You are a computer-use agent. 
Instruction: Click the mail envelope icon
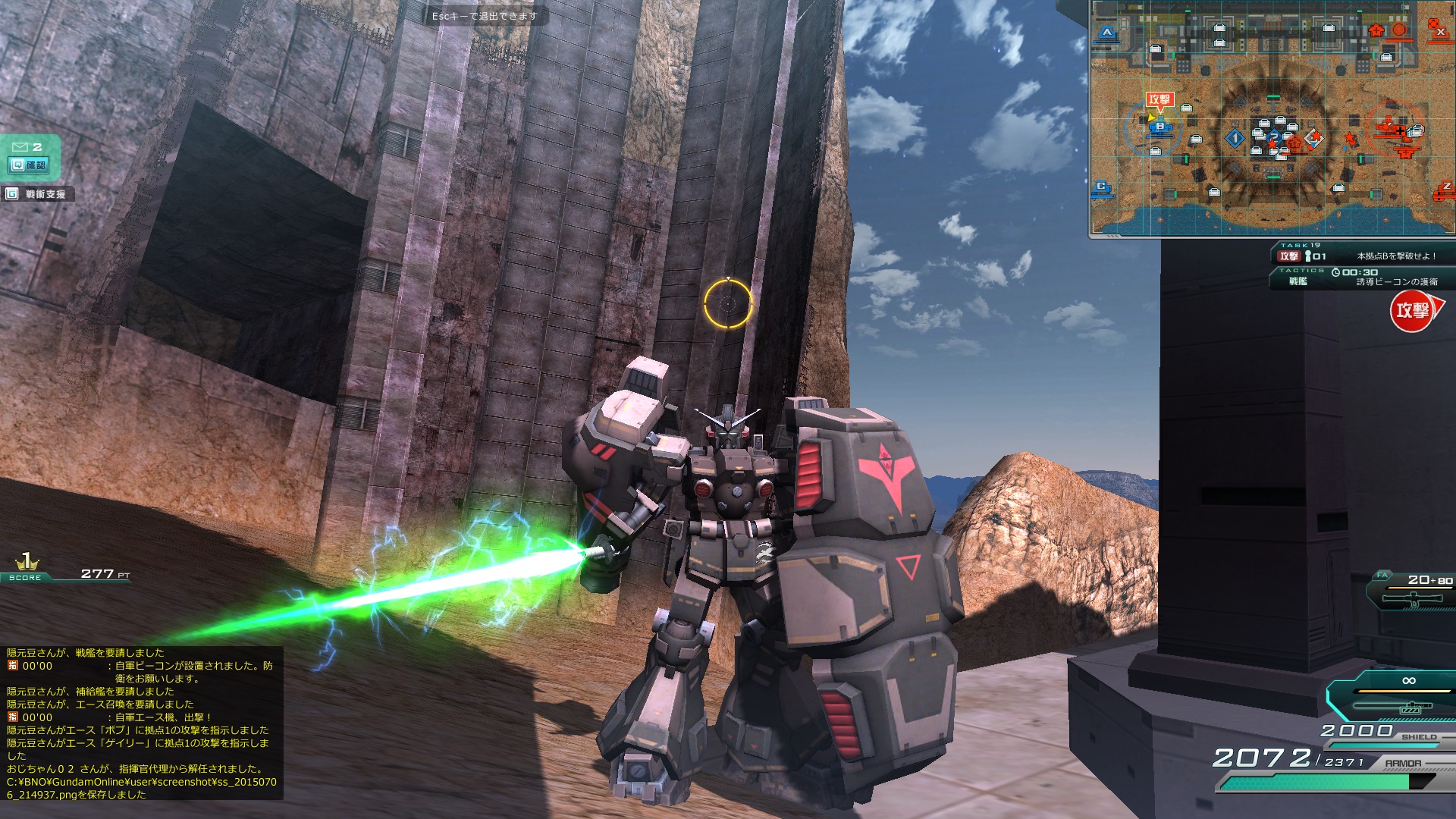point(20,146)
